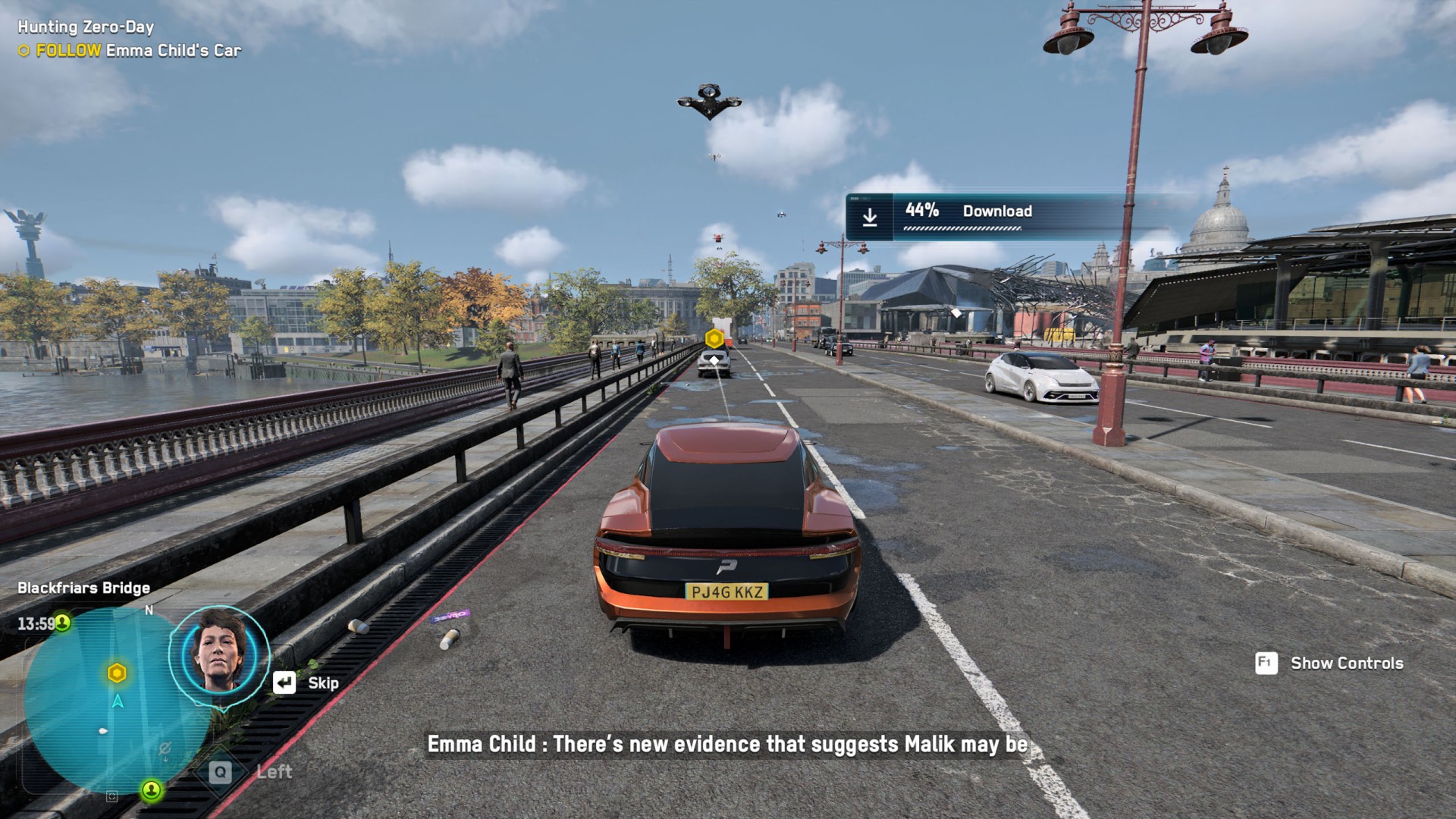Click the yellow hexagon marker over the target car
Image resolution: width=1456 pixels, height=819 pixels.
(x=714, y=338)
